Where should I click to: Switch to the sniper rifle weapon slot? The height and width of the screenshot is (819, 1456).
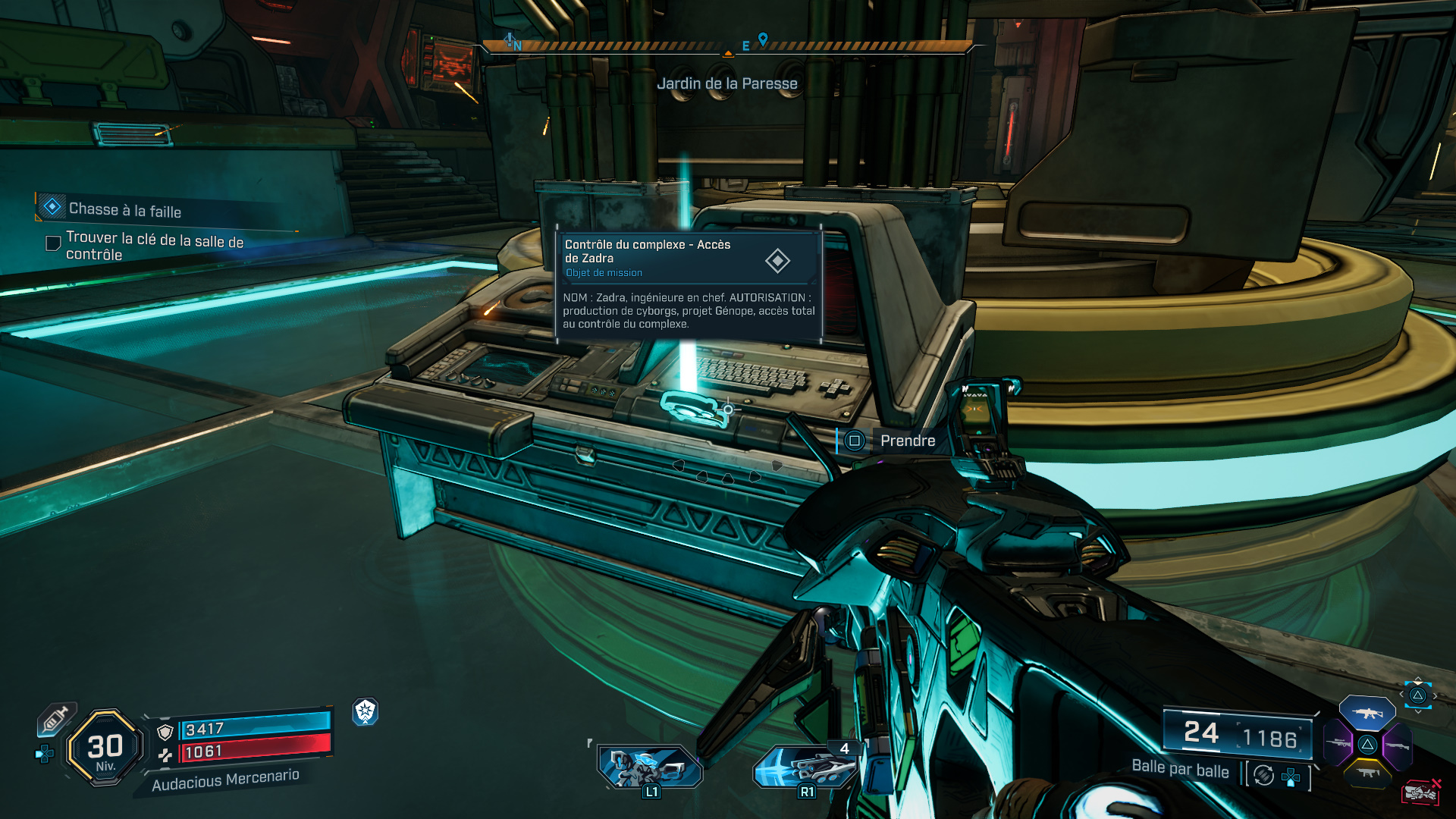1338,744
